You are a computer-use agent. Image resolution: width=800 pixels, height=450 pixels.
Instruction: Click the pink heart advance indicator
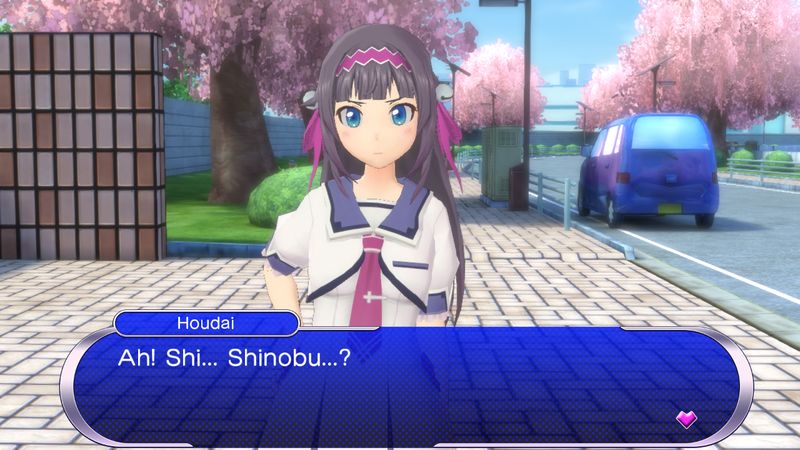pyautogui.click(x=686, y=419)
